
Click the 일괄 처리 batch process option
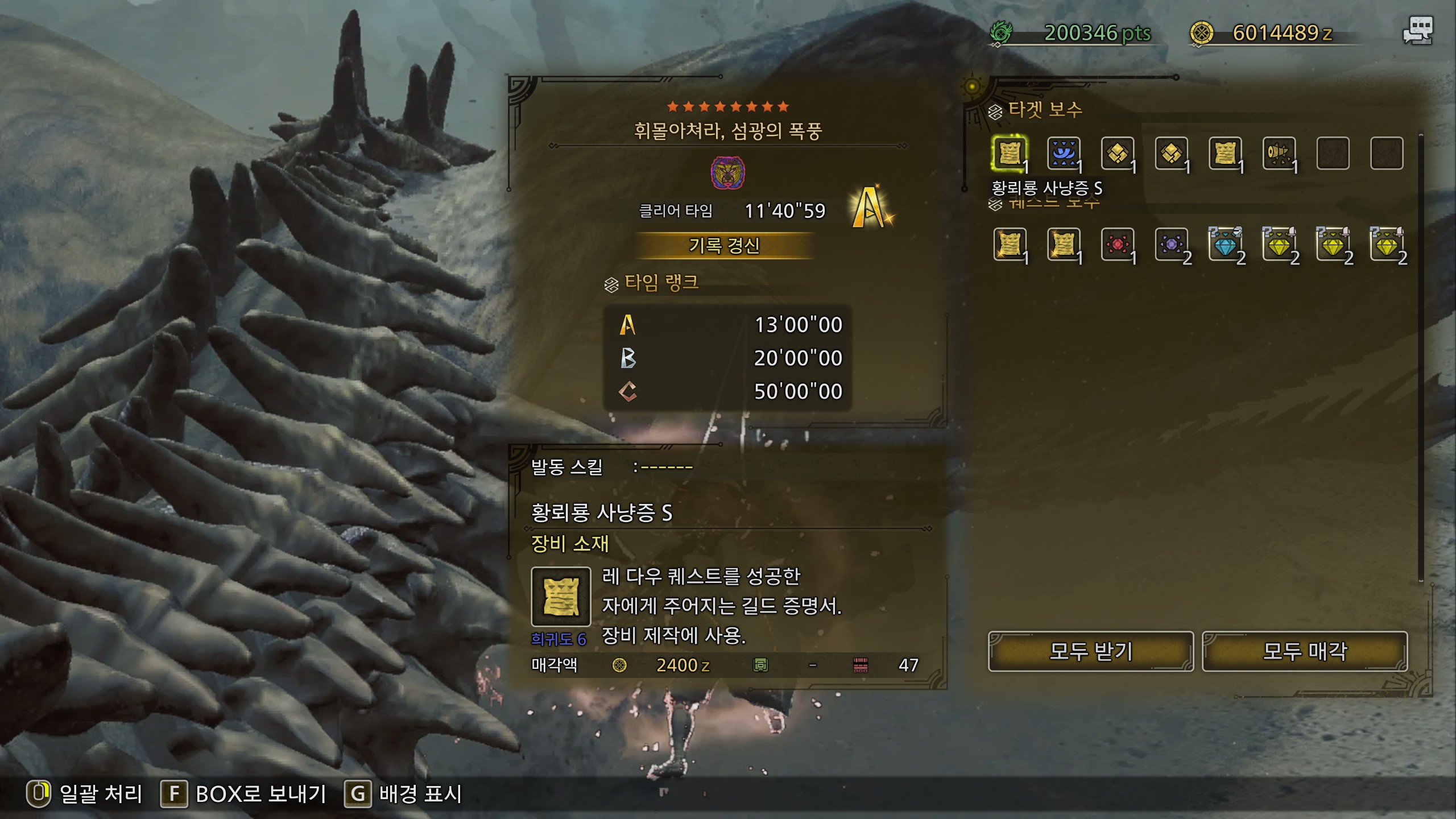[x=85, y=794]
